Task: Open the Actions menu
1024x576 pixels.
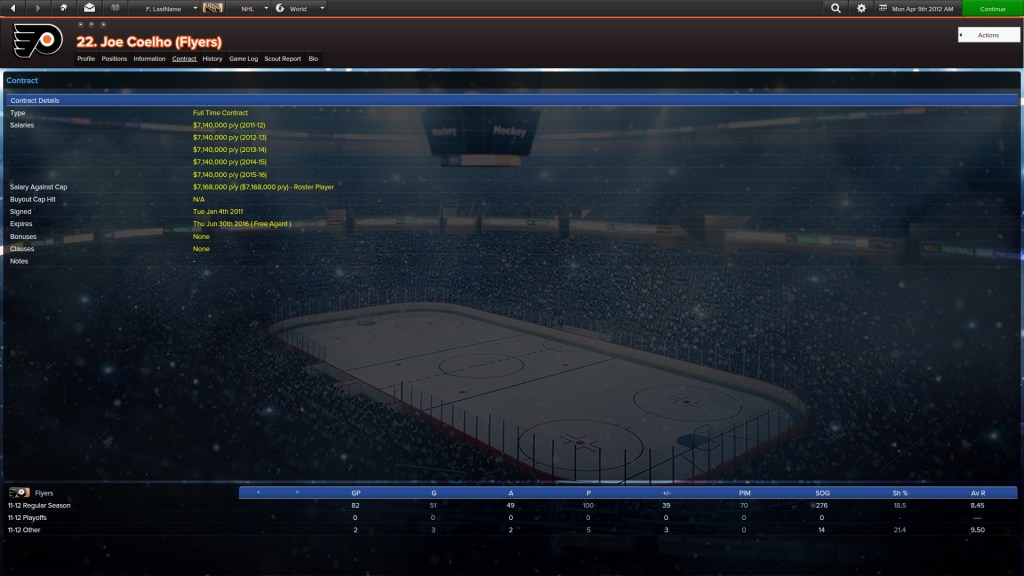Action: (988, 35)
